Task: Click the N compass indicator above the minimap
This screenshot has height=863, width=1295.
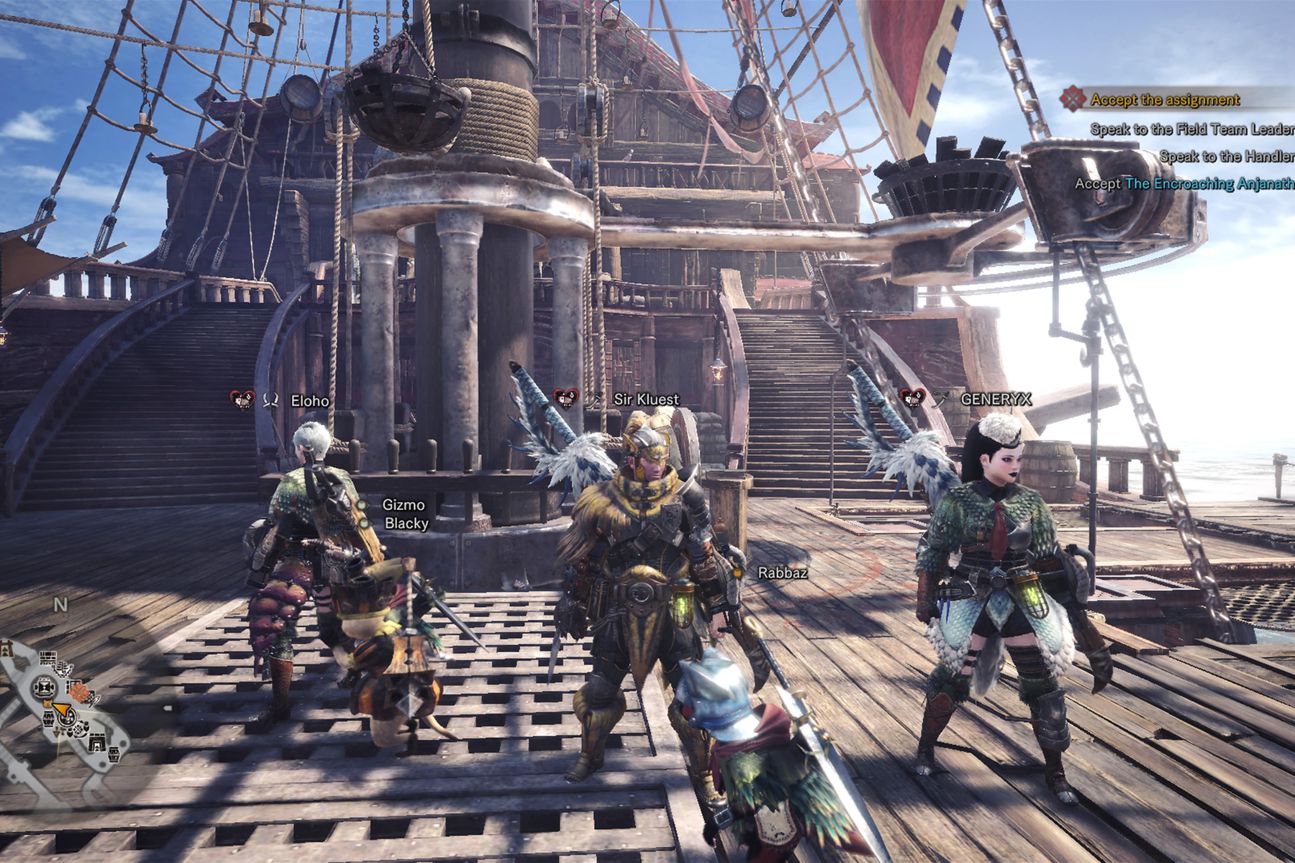Action: pyautogui.click(x=60, y=604)
